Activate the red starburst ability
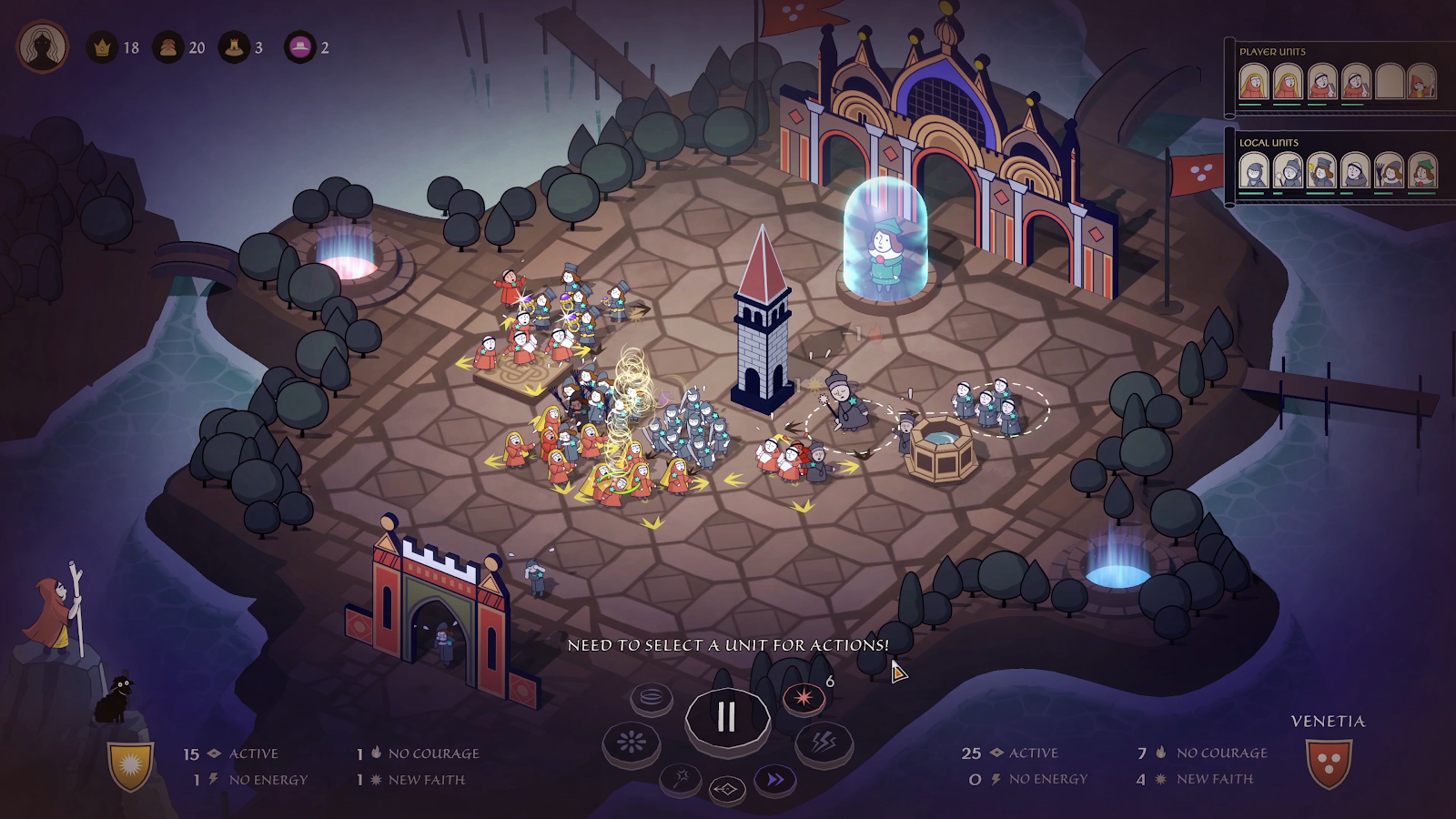 [x=804, y=698]
